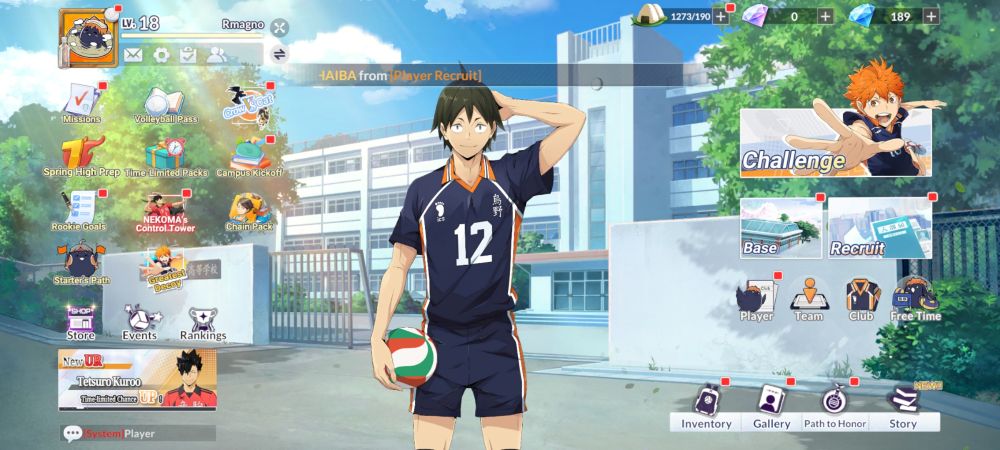The height and width of the screenshot is (450, 1000).
Task: Open the mail envelope icon
Action: [133, 54]
